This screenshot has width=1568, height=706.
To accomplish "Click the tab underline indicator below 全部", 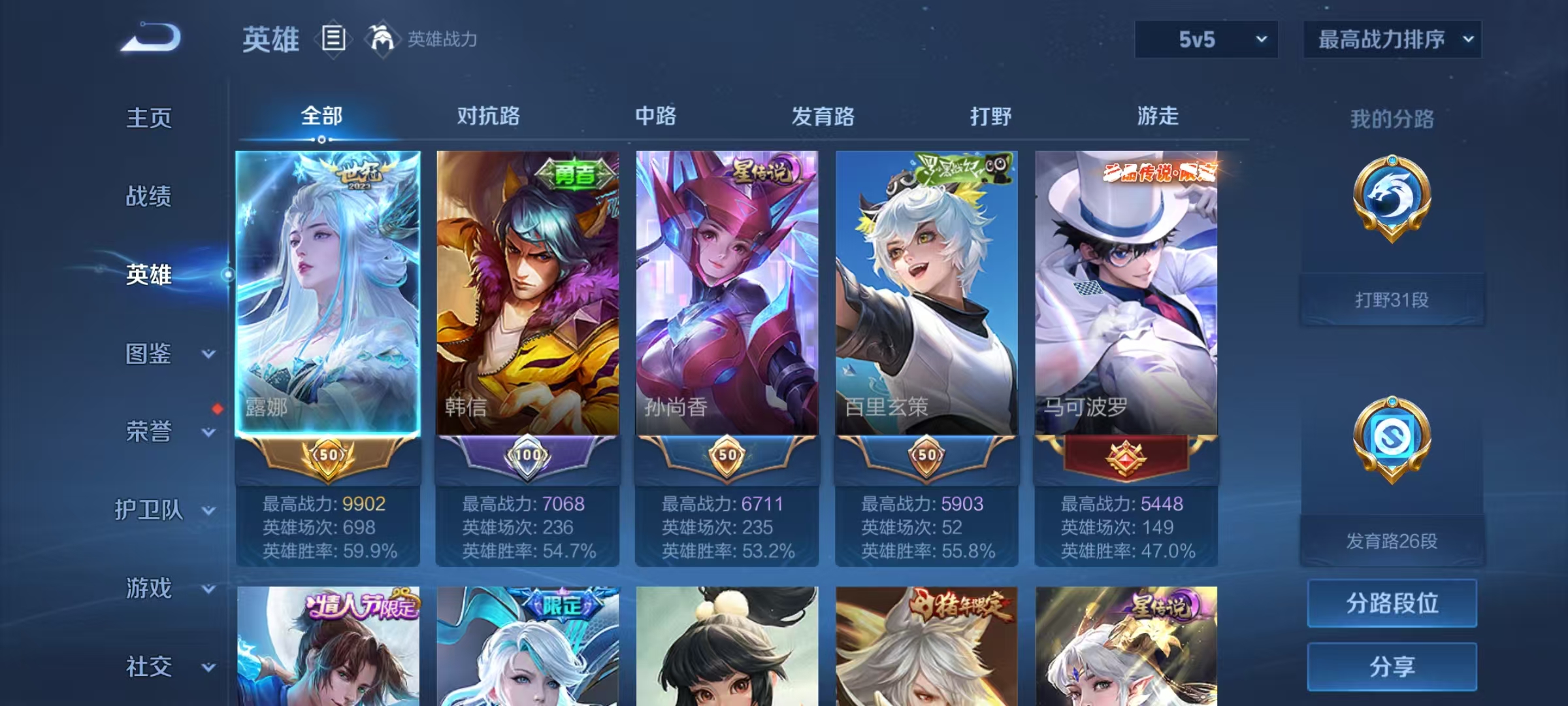I will point(321,139).
